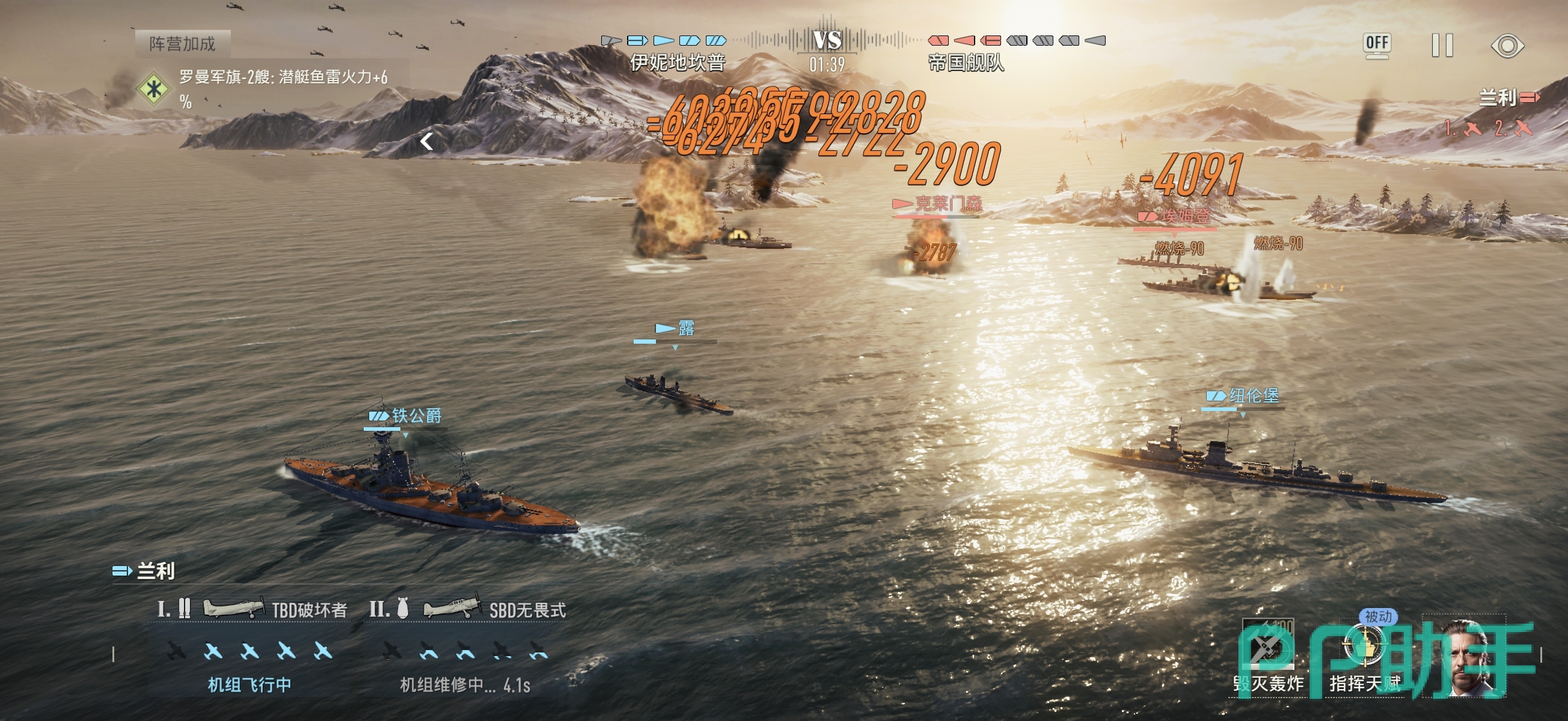
Task: Click the eye view toggle
Action: (1507, 46)
